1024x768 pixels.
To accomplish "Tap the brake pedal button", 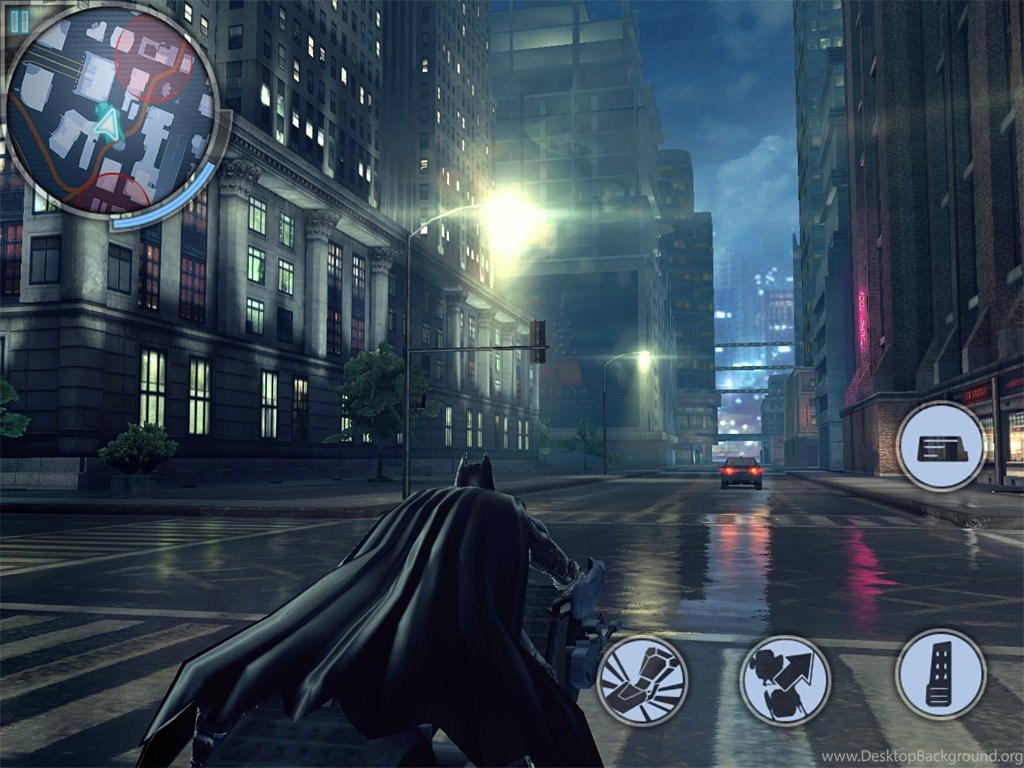I will coord(940,446).
